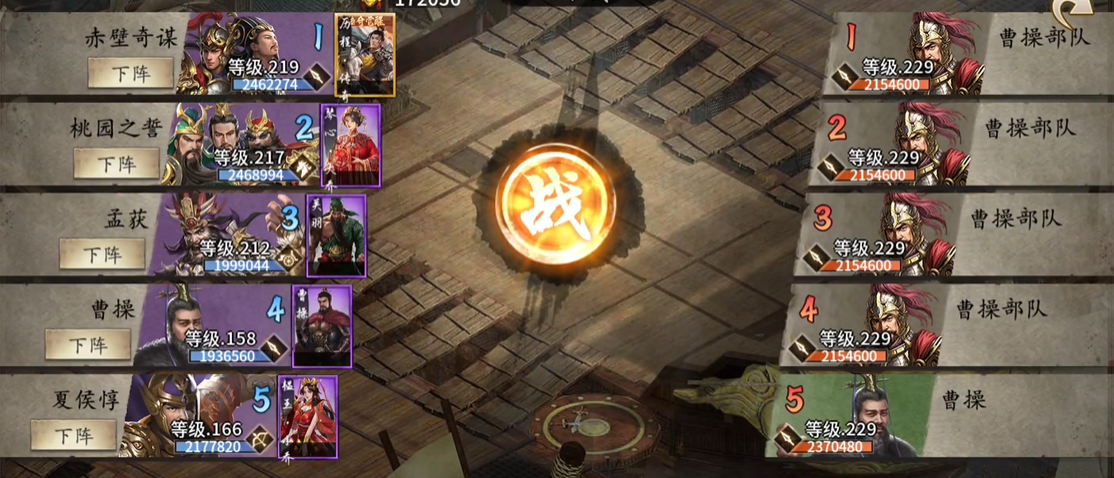Take 夏侯惇 off the lineup via 下阵
Image resolution: width=1114 pixels, height=478 pixels.
tap(74, 435)
